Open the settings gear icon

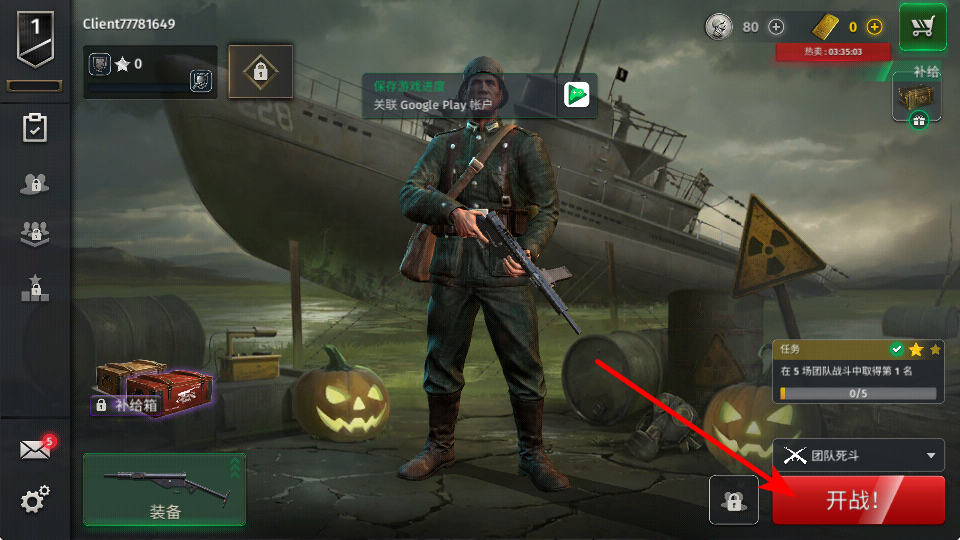point(35,500)
